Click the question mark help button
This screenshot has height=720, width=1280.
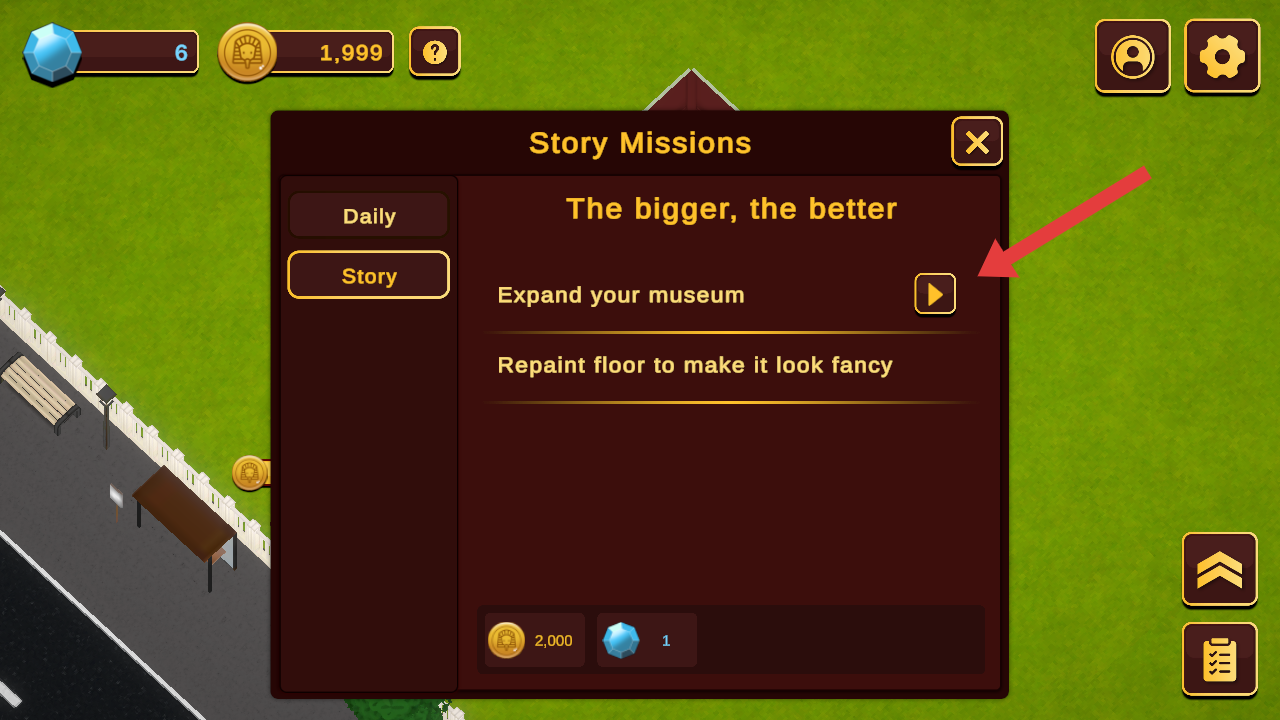point(435,52)
